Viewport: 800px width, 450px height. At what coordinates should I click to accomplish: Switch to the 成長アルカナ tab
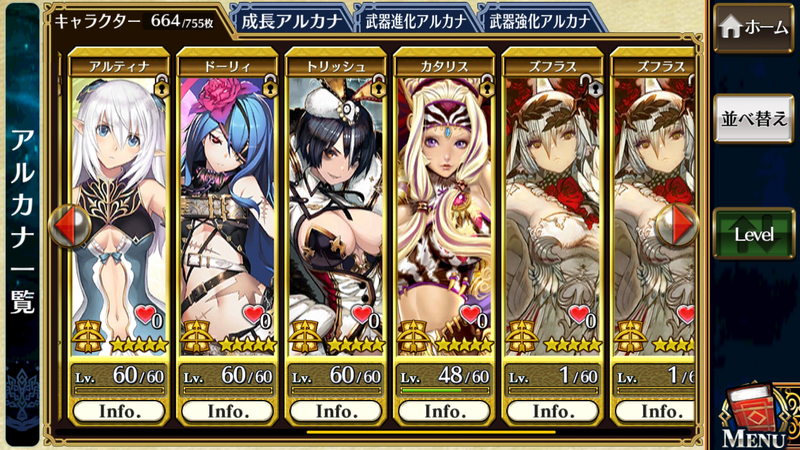coord(290,20)
